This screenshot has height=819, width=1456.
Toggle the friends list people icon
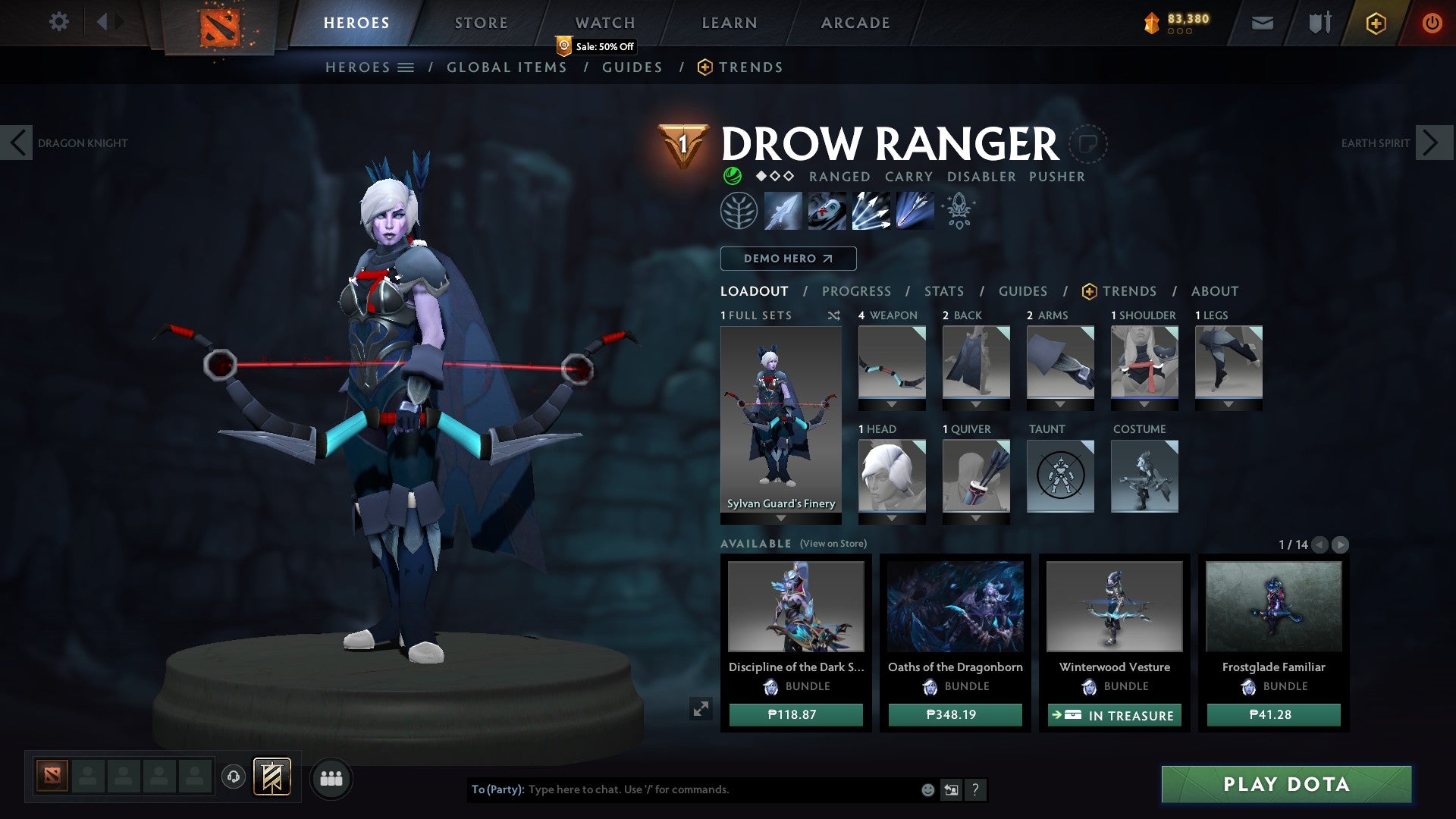(331, 778)
